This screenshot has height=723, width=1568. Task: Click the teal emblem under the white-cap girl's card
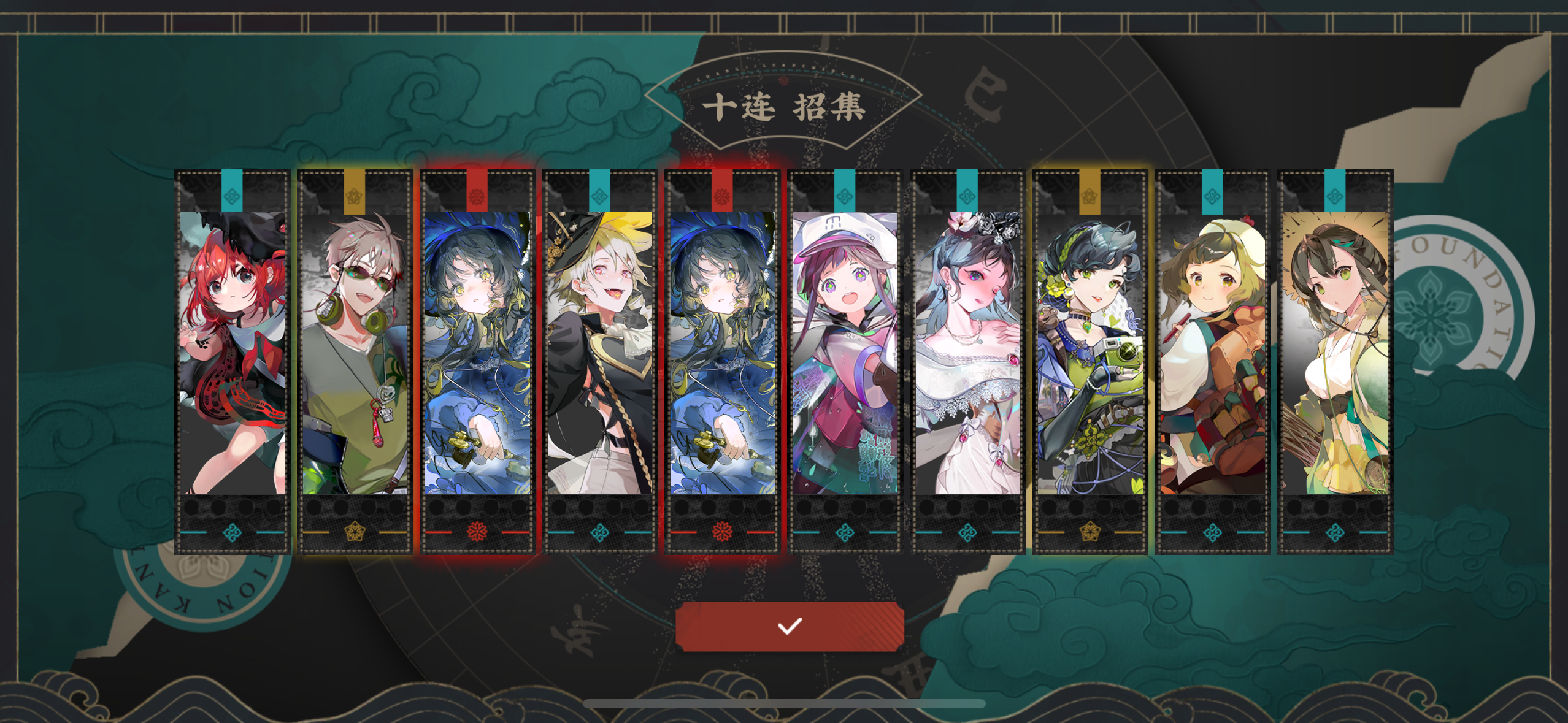845,534
